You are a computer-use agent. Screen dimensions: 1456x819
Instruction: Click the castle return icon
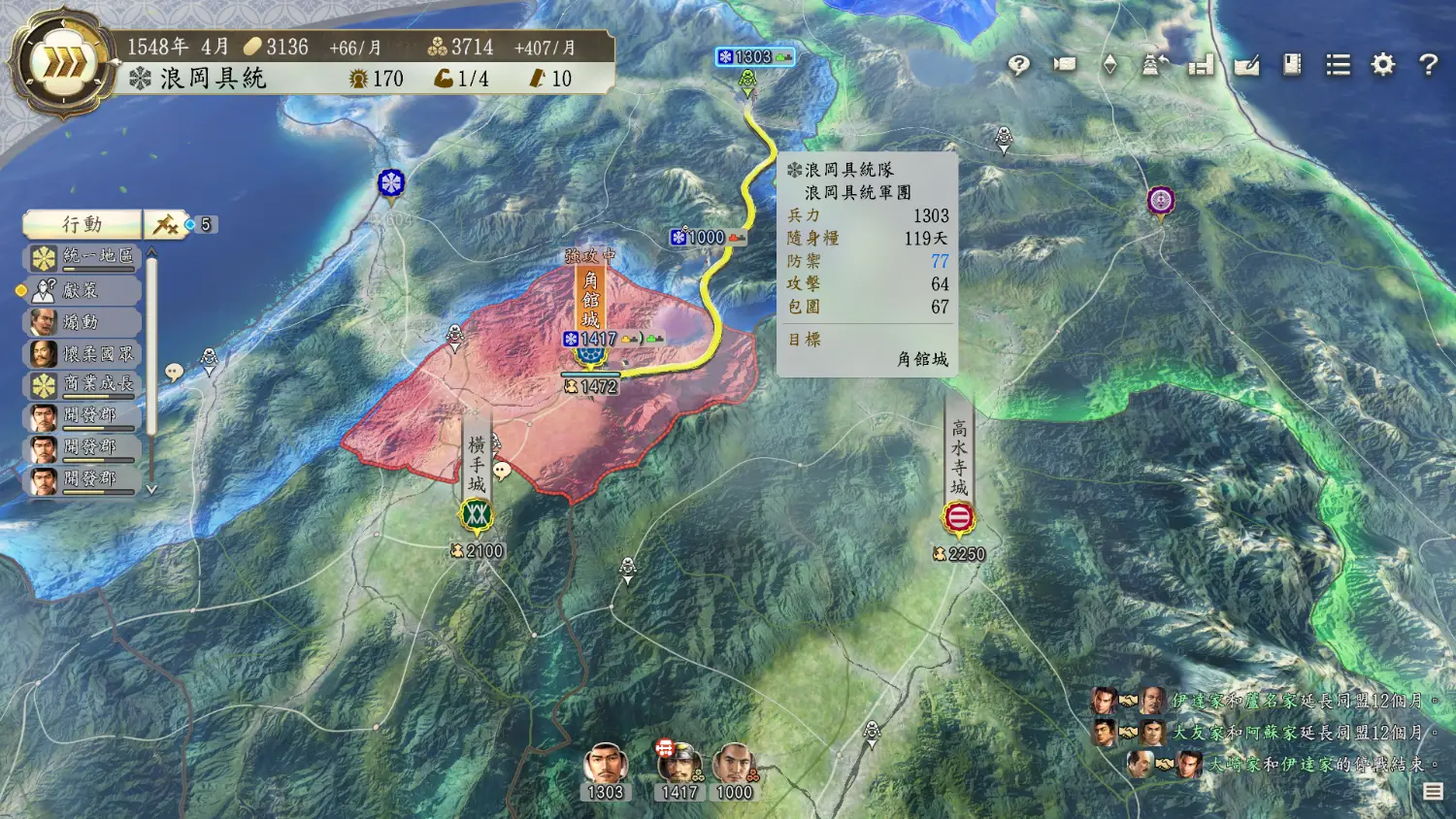[1154, 65]
